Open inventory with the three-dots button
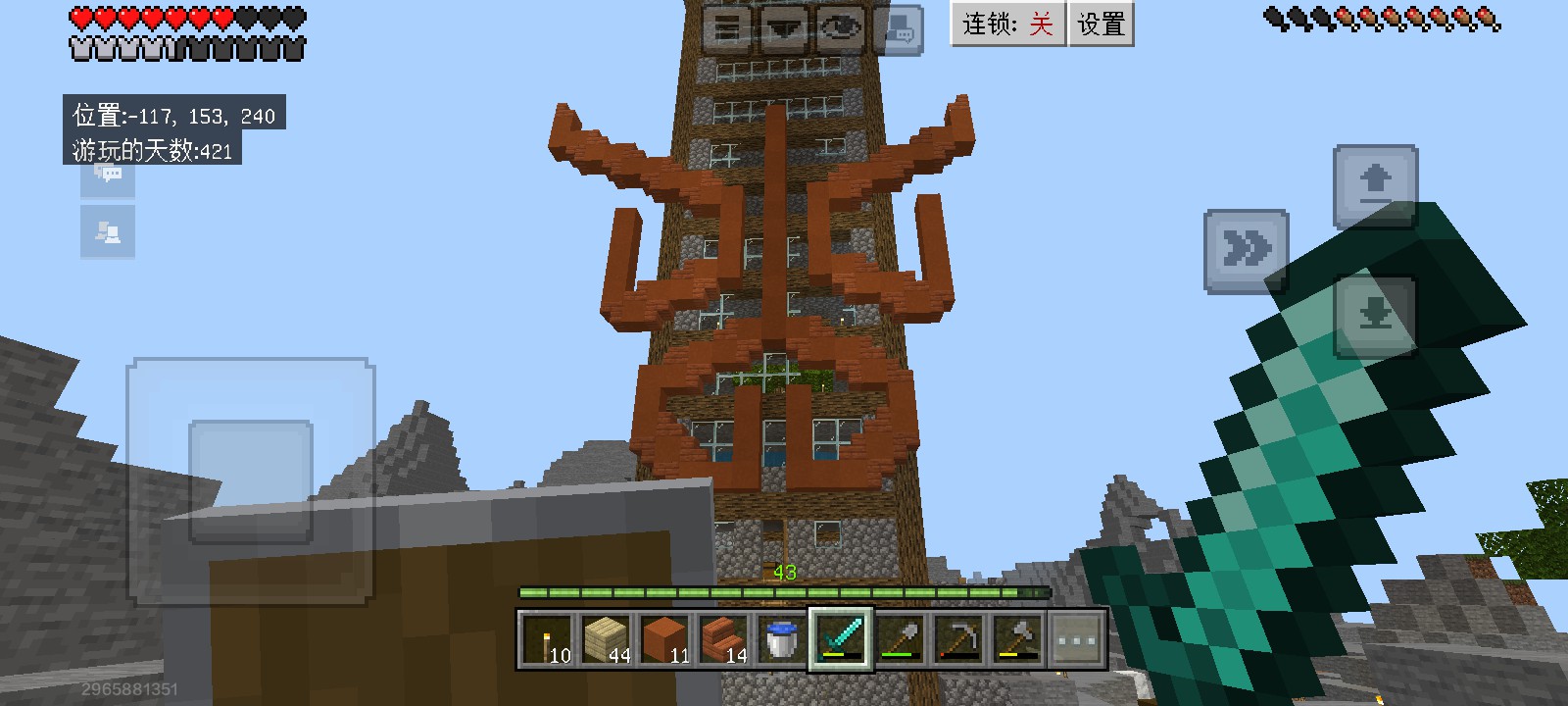 pos(1076,639)
